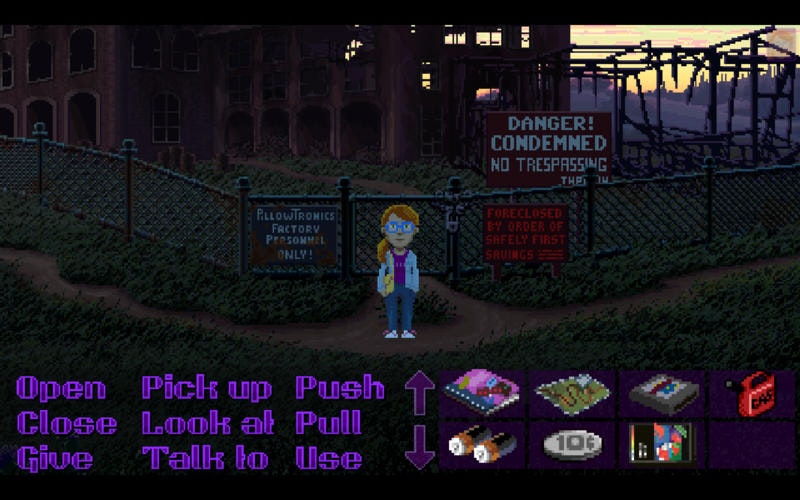
Task: Choose the Close verb
Action: tap(66, 423)
